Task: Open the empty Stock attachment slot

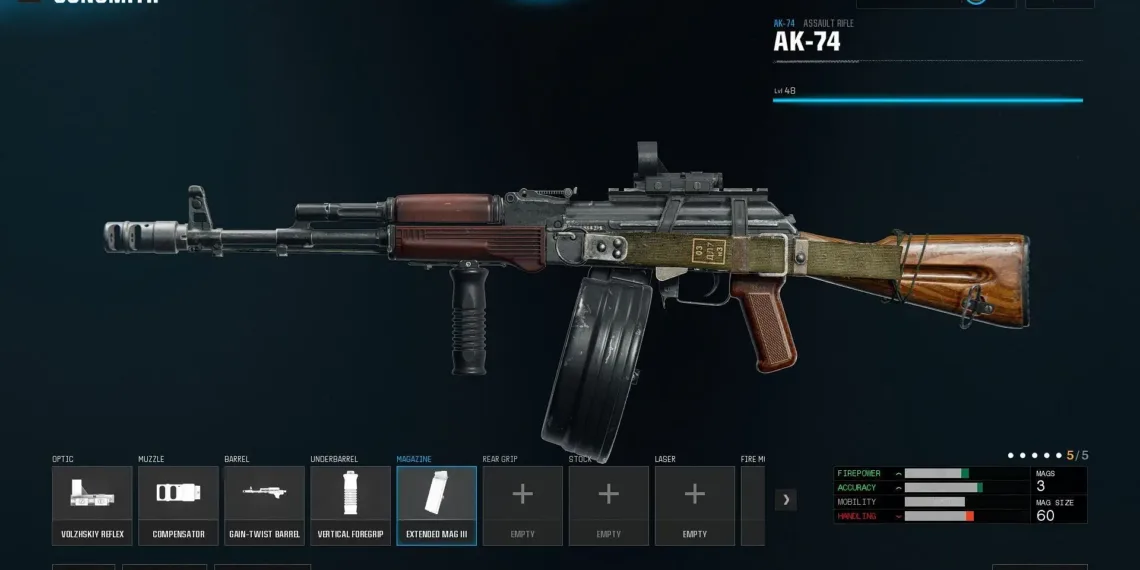Action: (608, 505)
